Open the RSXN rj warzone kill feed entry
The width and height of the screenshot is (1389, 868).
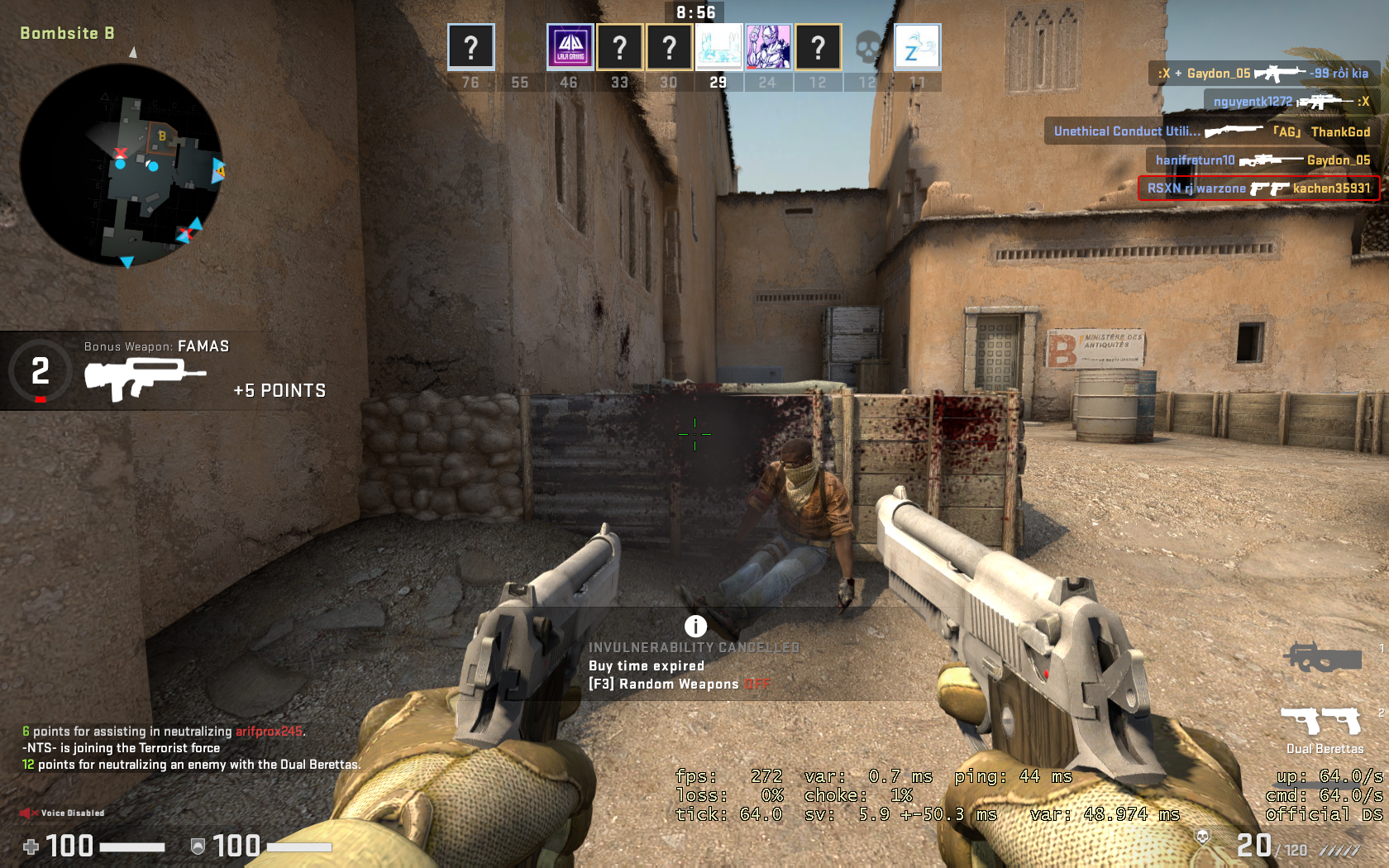coord(1258,188)
